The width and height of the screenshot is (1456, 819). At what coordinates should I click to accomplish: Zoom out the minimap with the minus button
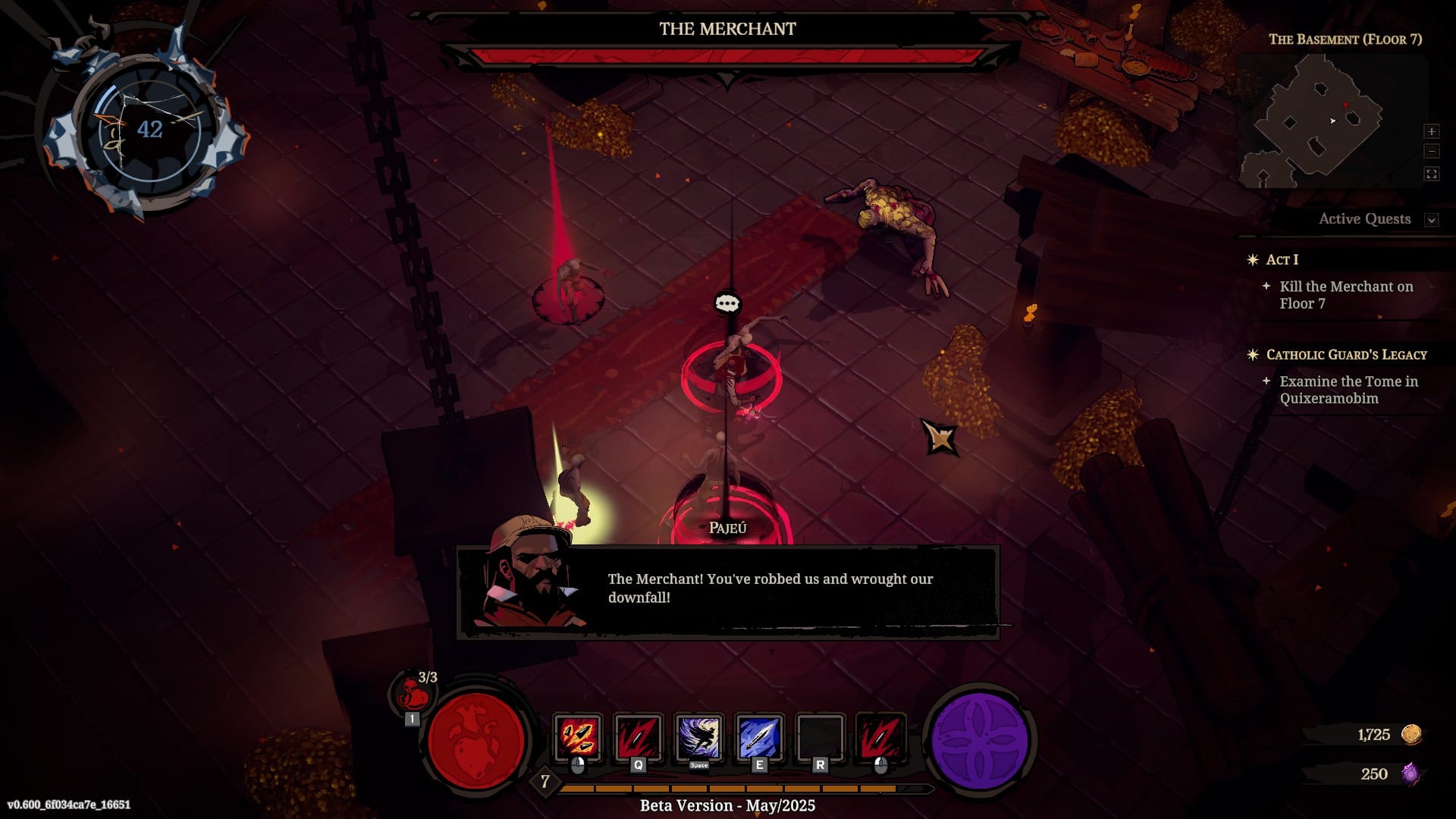[x=1431, y=152]
